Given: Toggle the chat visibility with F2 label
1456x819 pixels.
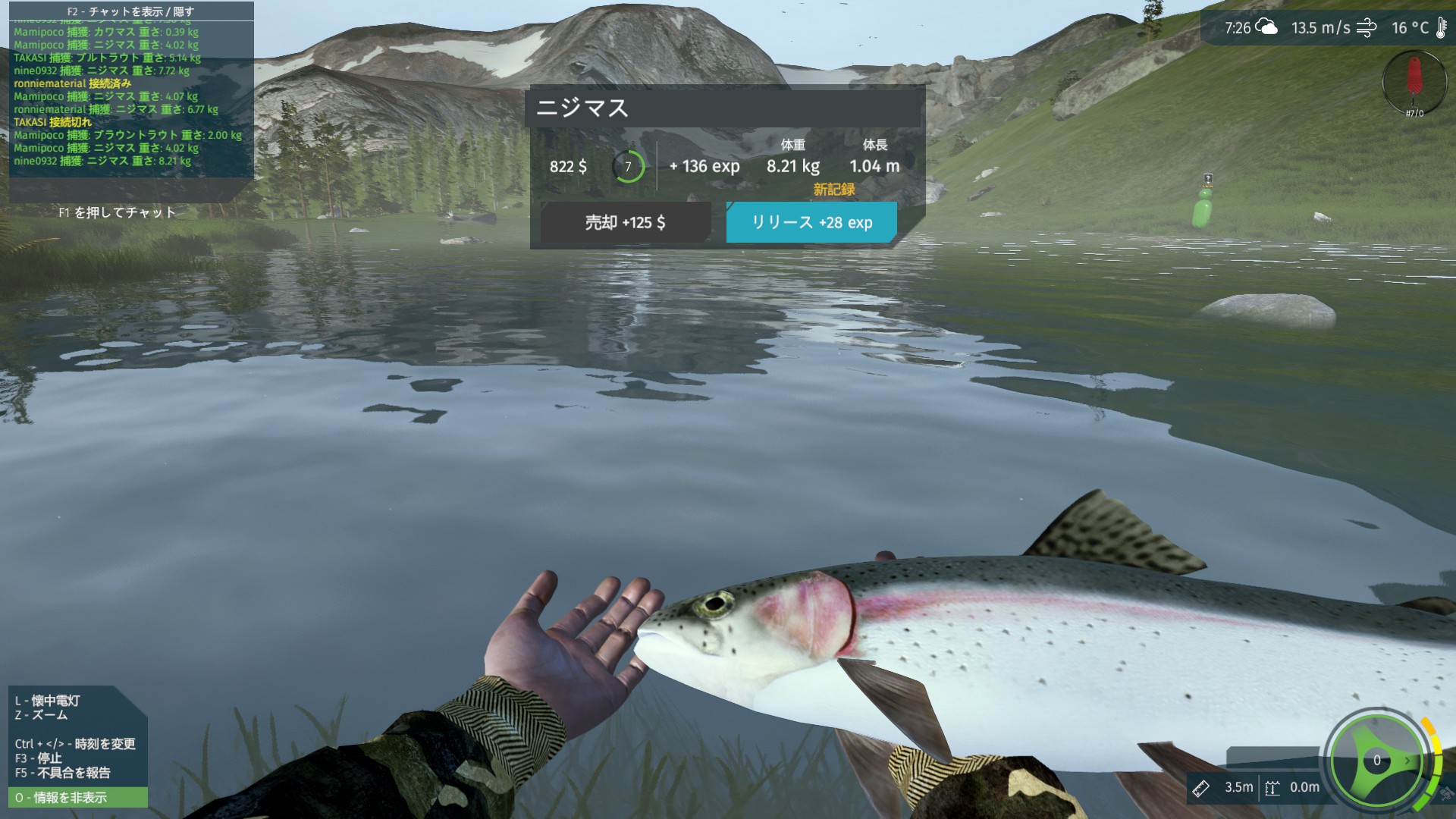Looking at the screenshot, I should click(129, 11).
